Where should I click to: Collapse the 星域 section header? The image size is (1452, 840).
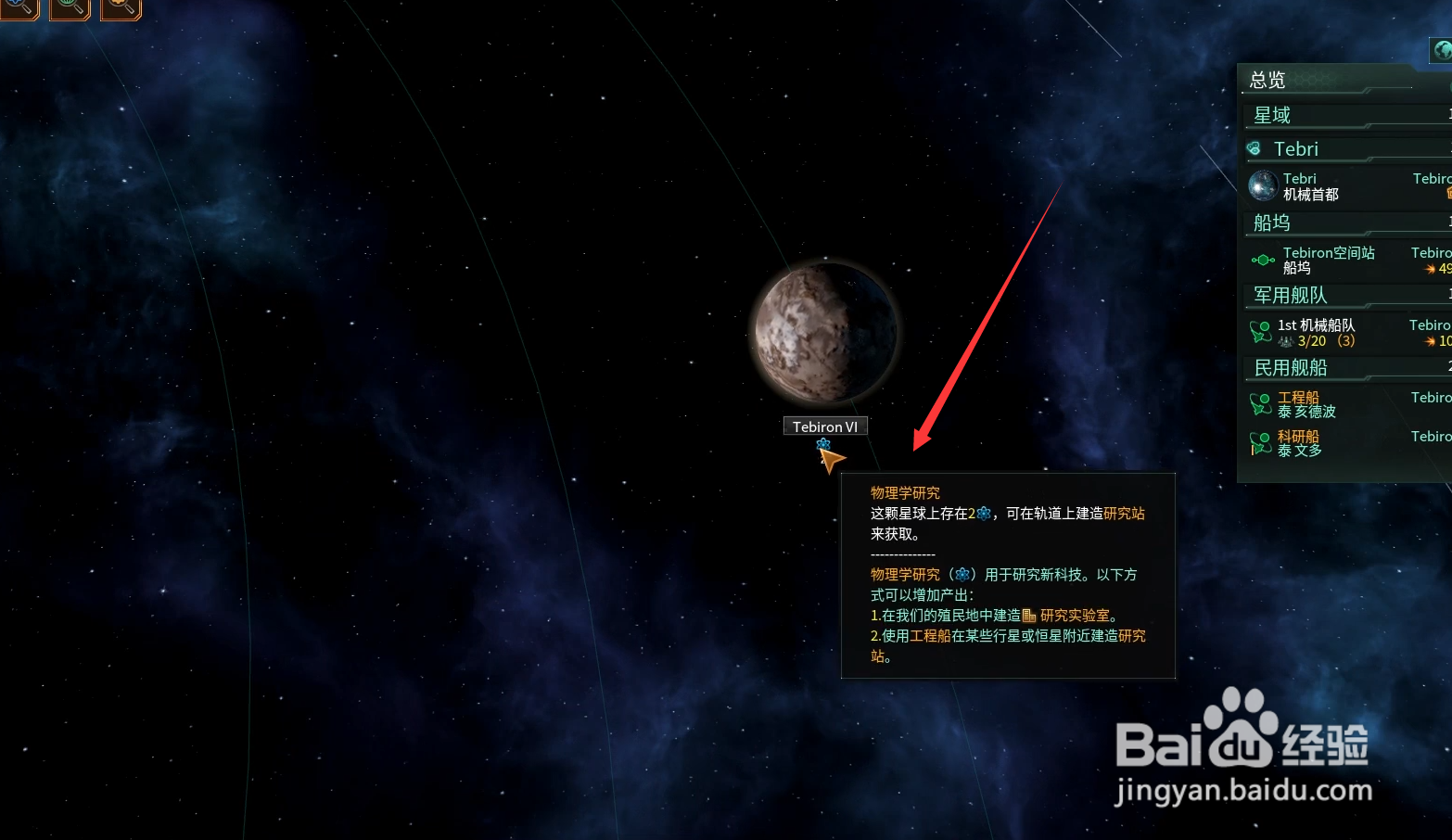point(1273,114)
